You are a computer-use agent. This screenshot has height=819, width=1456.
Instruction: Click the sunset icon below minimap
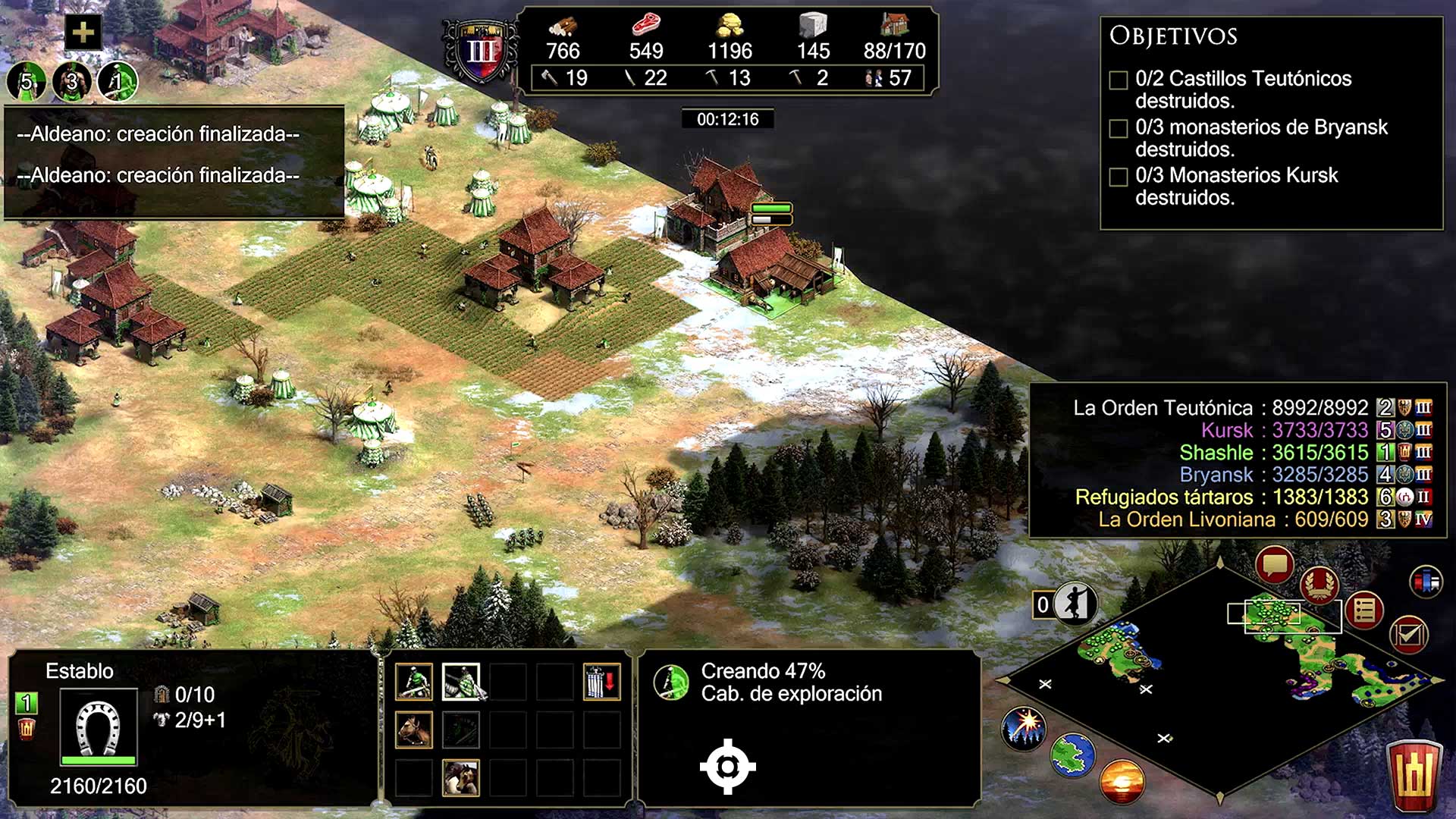[x=1121, y=781]
